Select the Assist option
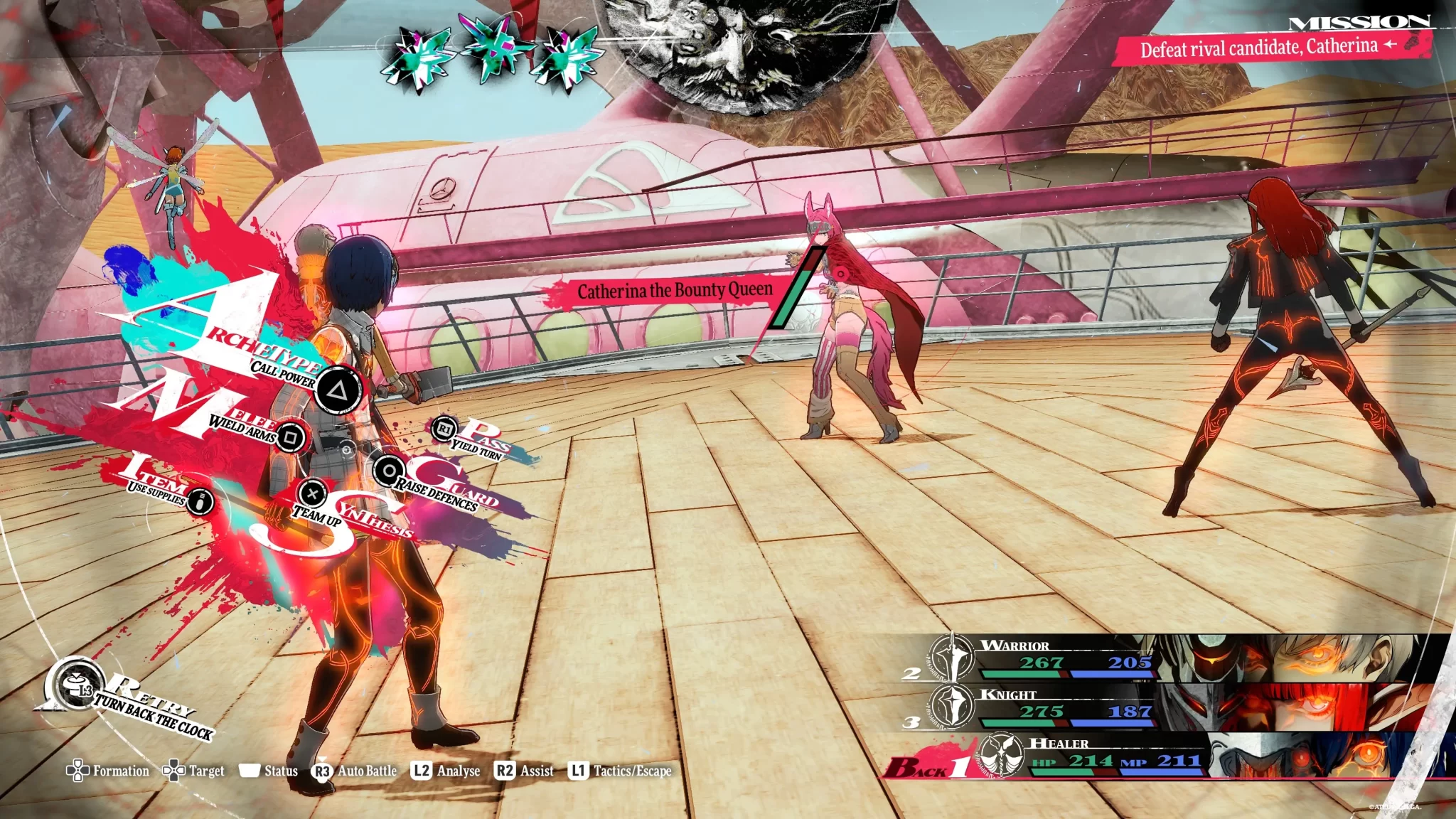This screenshot has height=819, width=1456. click(524, 771)
